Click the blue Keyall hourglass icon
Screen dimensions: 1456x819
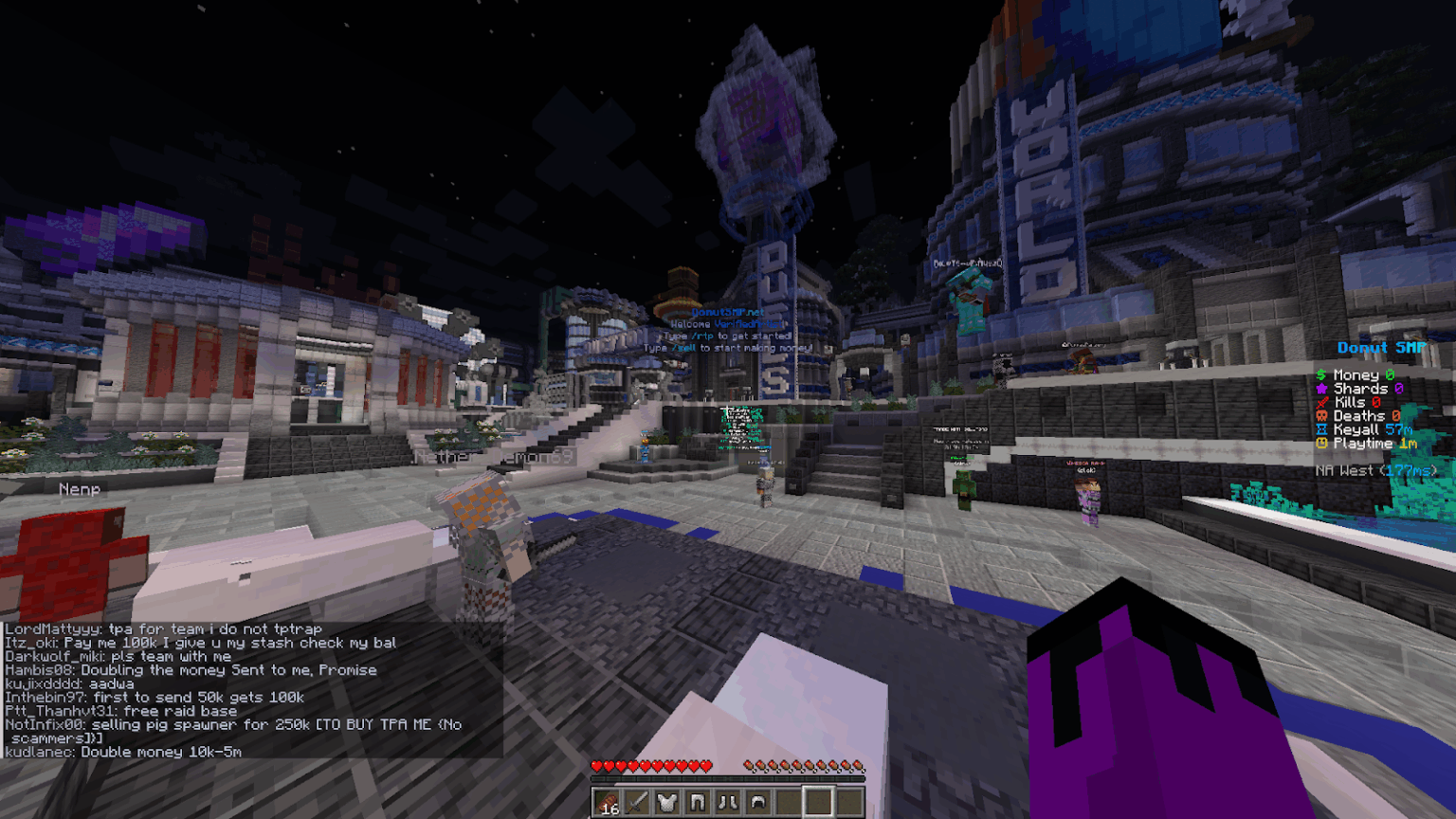pos(1321,429)
